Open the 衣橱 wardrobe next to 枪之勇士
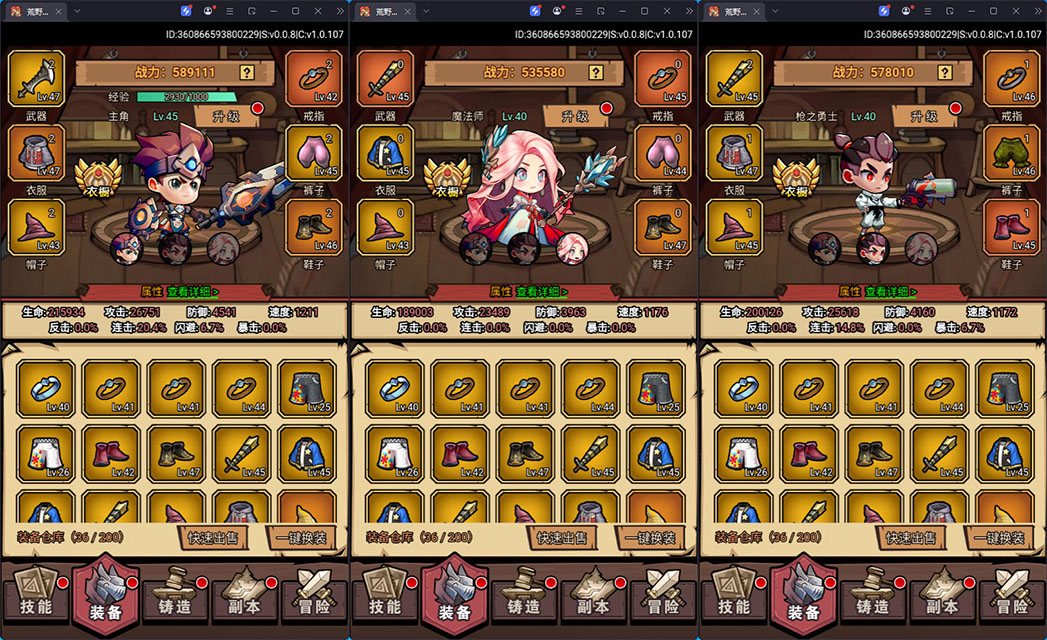The height and width of the screenshot is (640, 1047). coord(797,182)
